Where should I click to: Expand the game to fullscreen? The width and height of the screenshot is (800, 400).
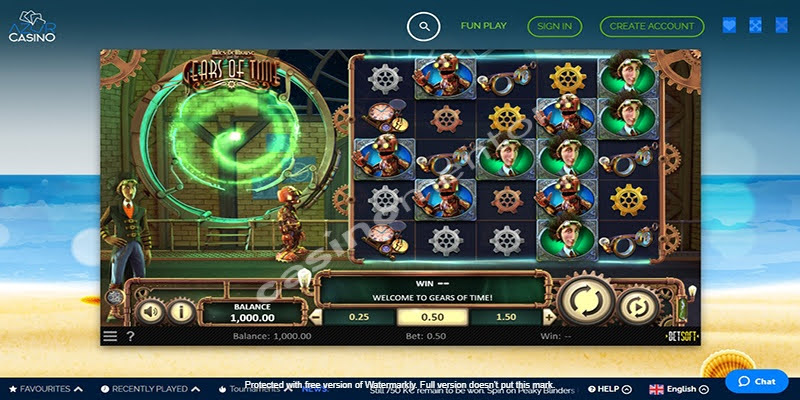tap(755, 26)
